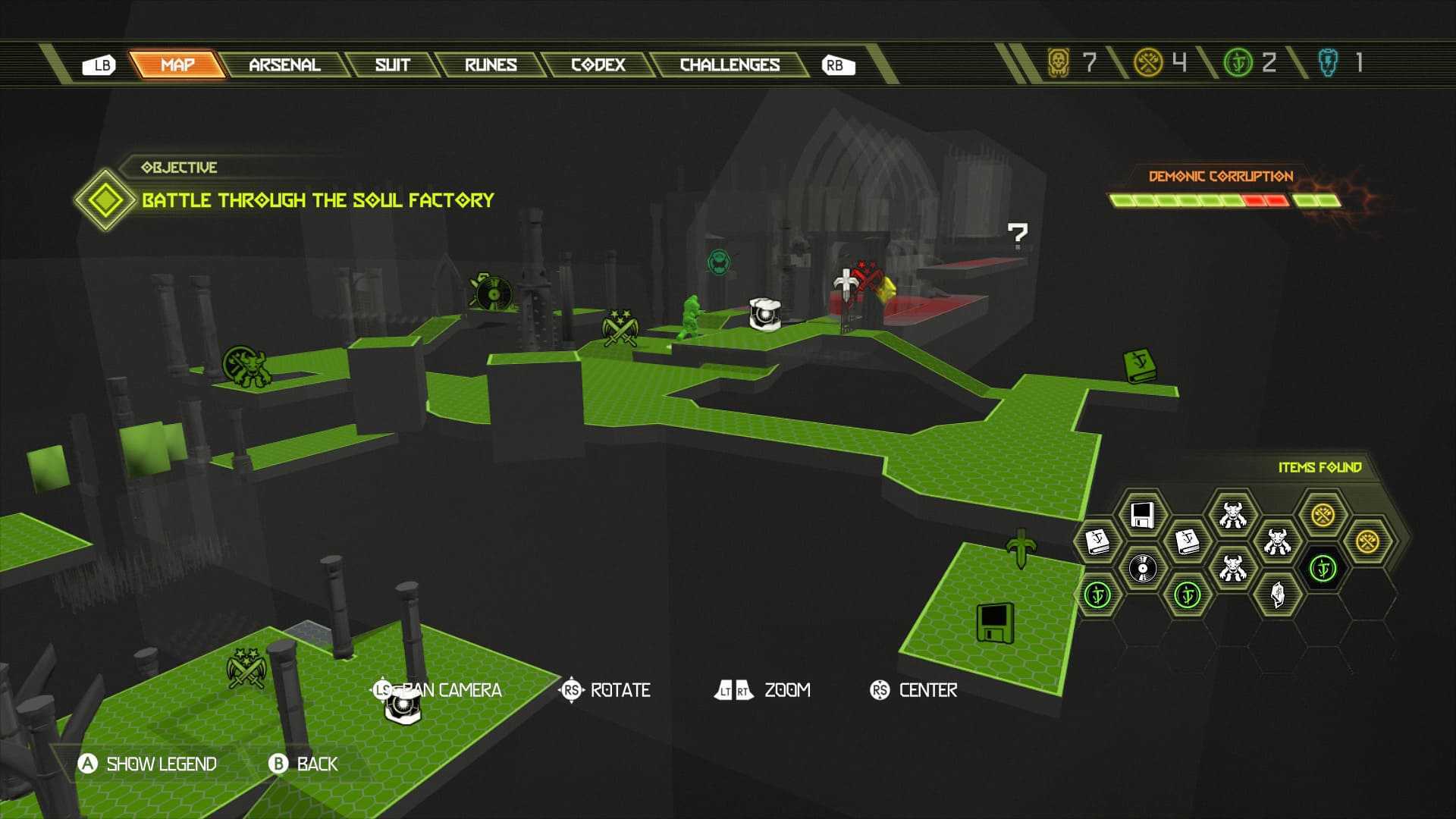The width and height of the screenshot is (1456, 819).
Task: Open the Challenges tab
Action: click(729, 65)
